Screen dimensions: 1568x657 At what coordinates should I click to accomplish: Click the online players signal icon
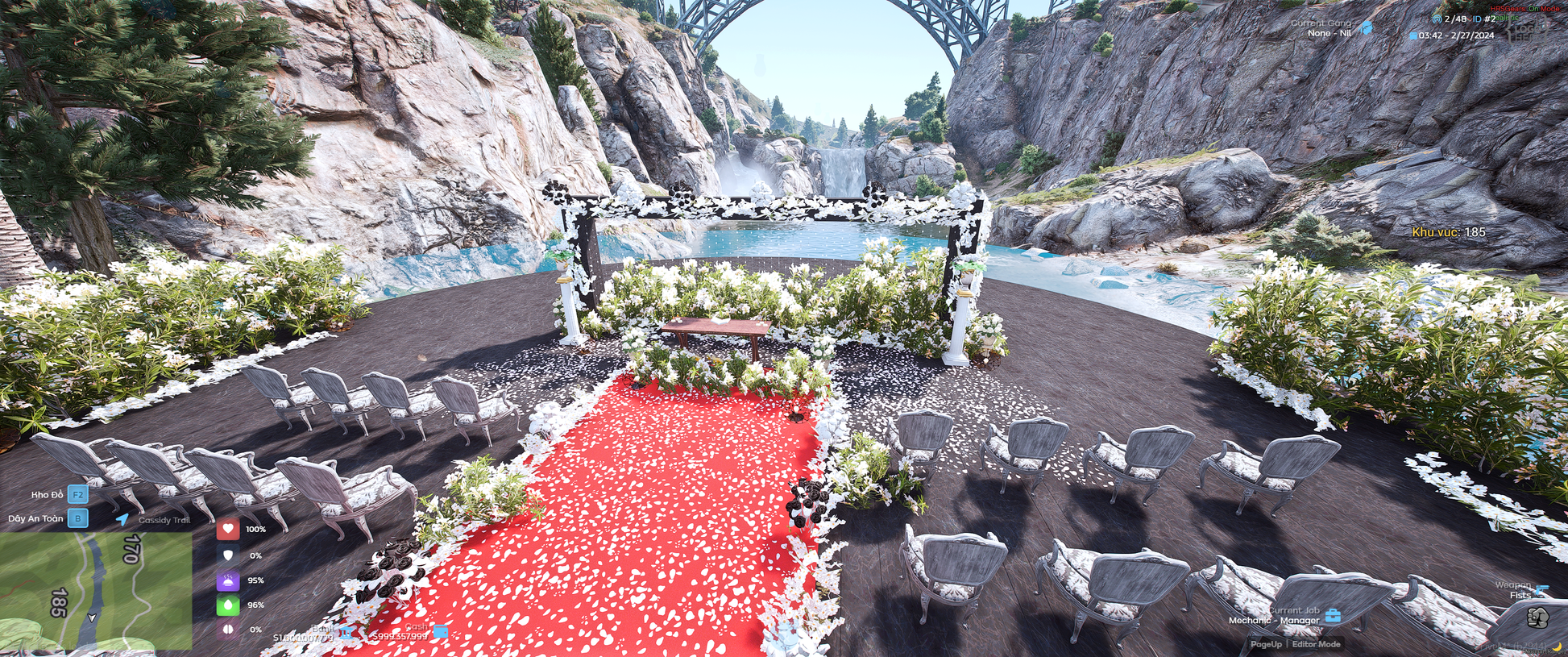[x=1436, y=19]
